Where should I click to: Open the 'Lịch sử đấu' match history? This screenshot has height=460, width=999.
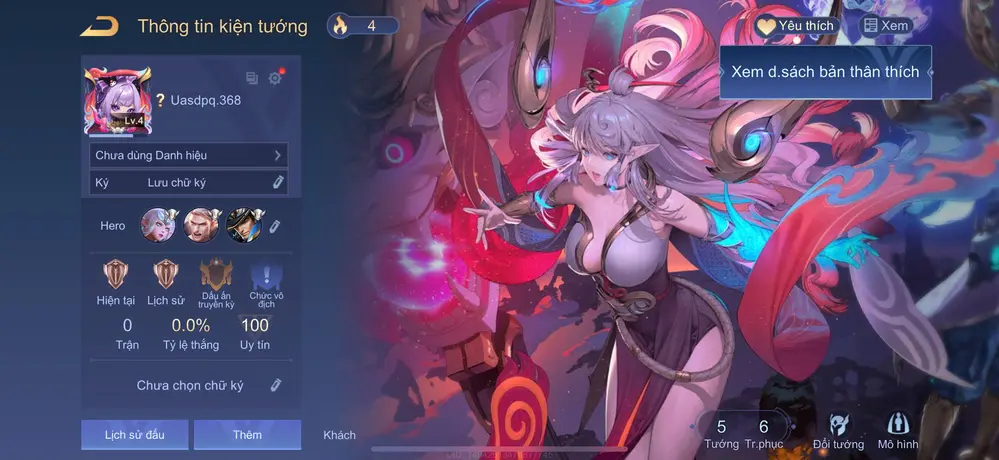(134, 435)
